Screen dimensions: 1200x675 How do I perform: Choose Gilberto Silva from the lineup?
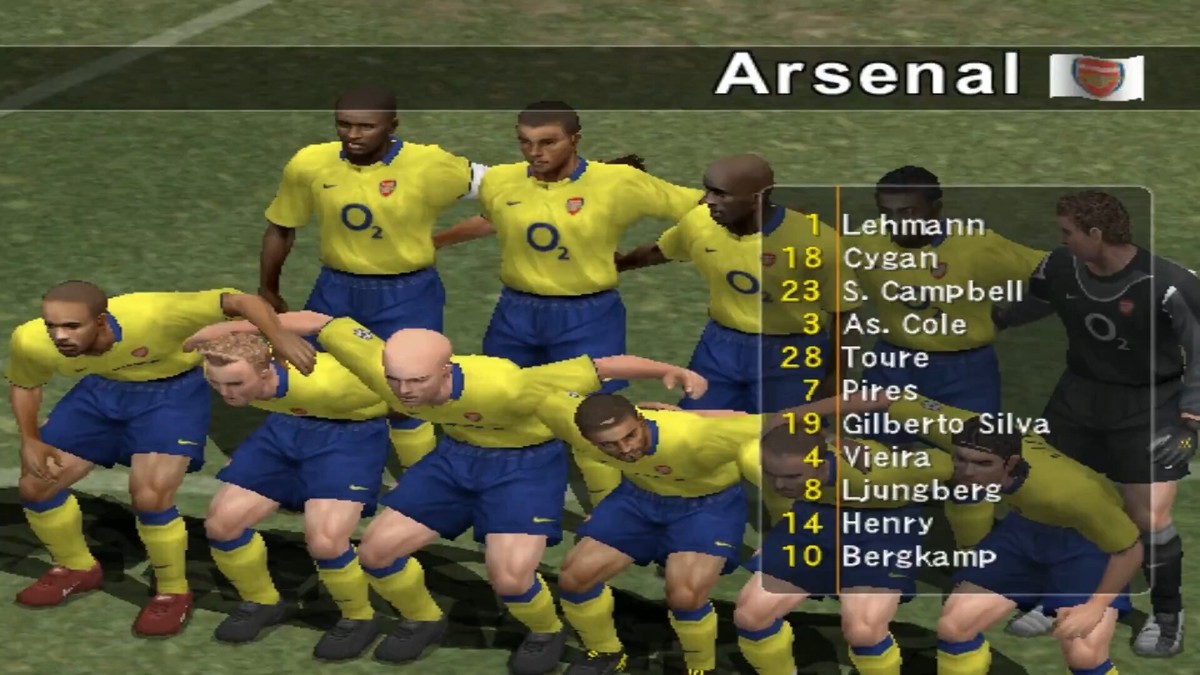click(945, 423)
